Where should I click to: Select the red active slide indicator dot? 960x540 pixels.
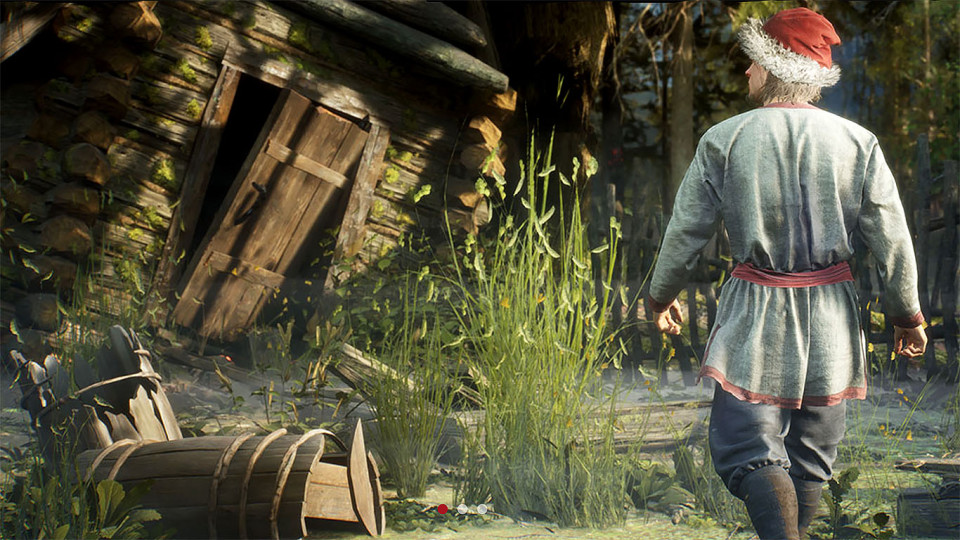[443, 509]
